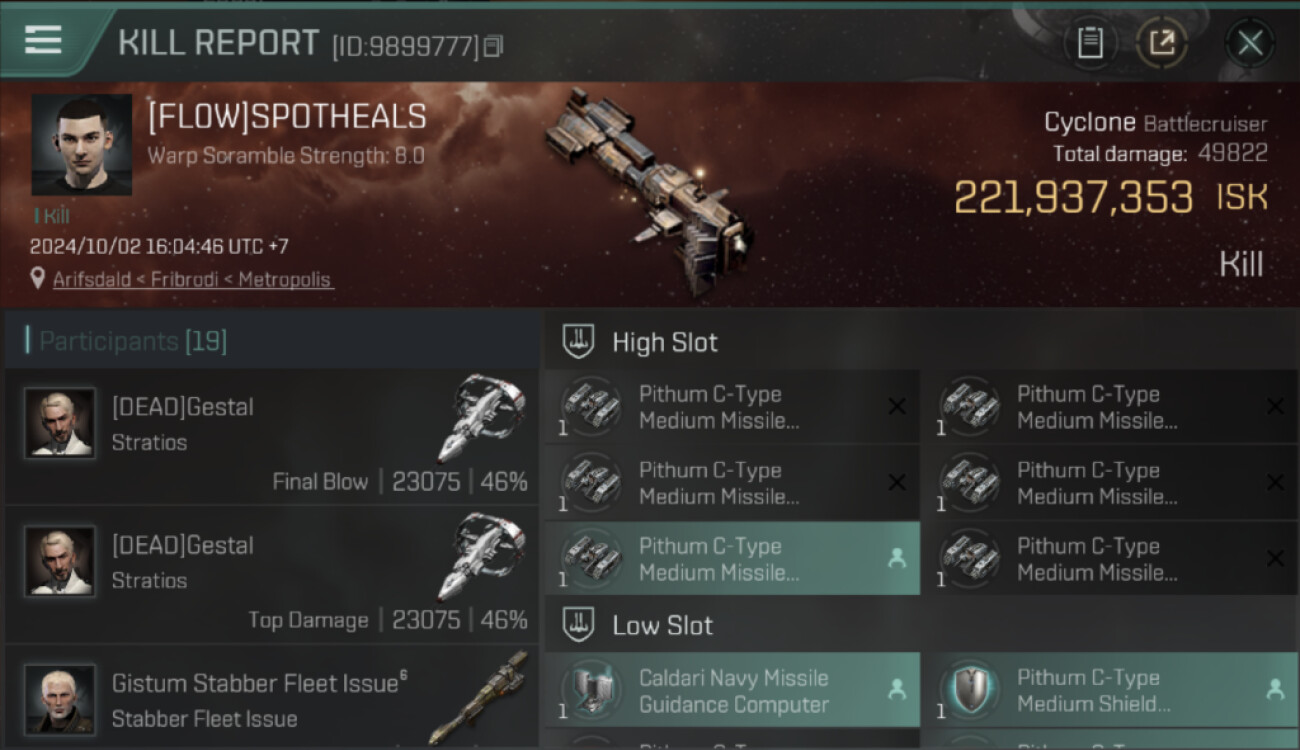
Task: Close the kill report window
Action: tap(1249, 42)
